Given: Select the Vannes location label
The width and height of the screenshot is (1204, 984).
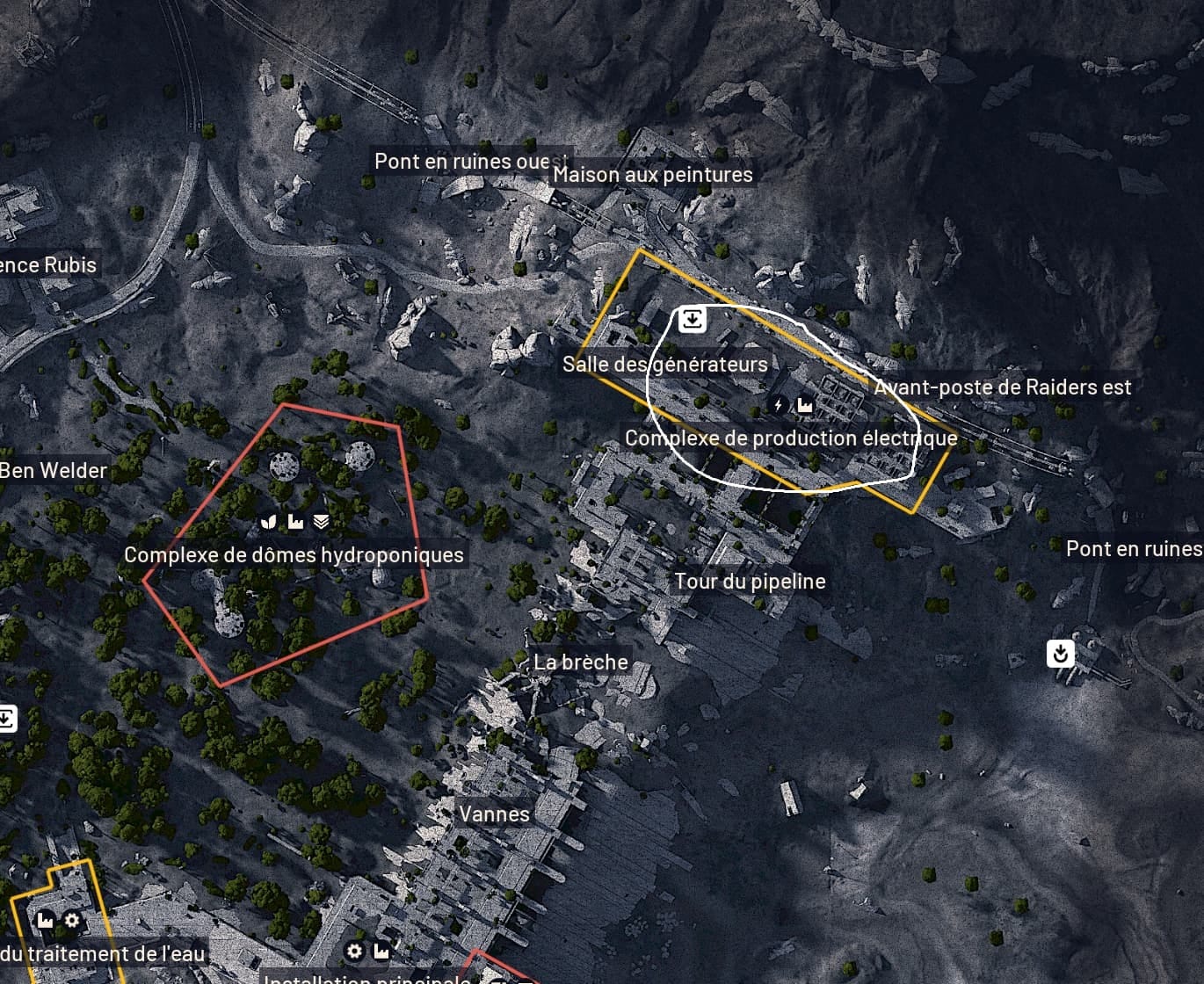Looking at the screenshot, I should click(x=494, y=814).
